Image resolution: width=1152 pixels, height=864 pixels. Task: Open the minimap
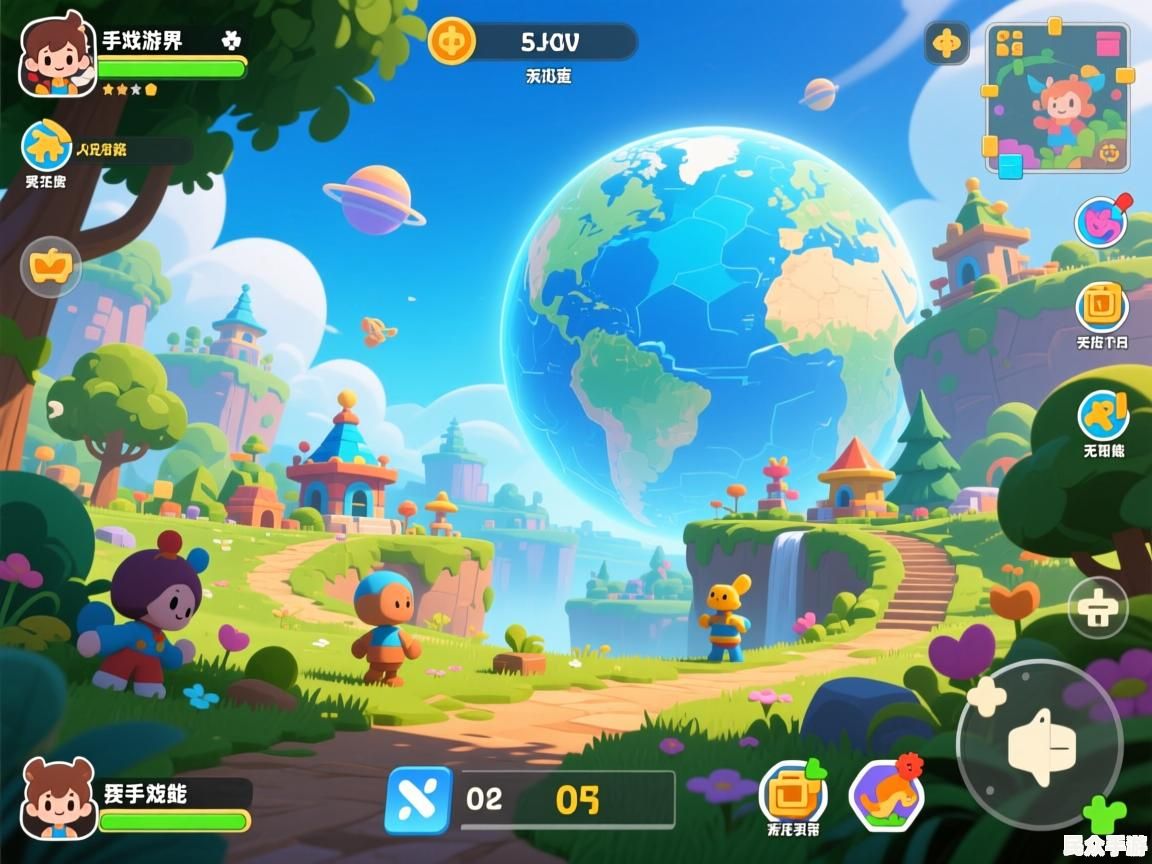(x=1058, y=98)
